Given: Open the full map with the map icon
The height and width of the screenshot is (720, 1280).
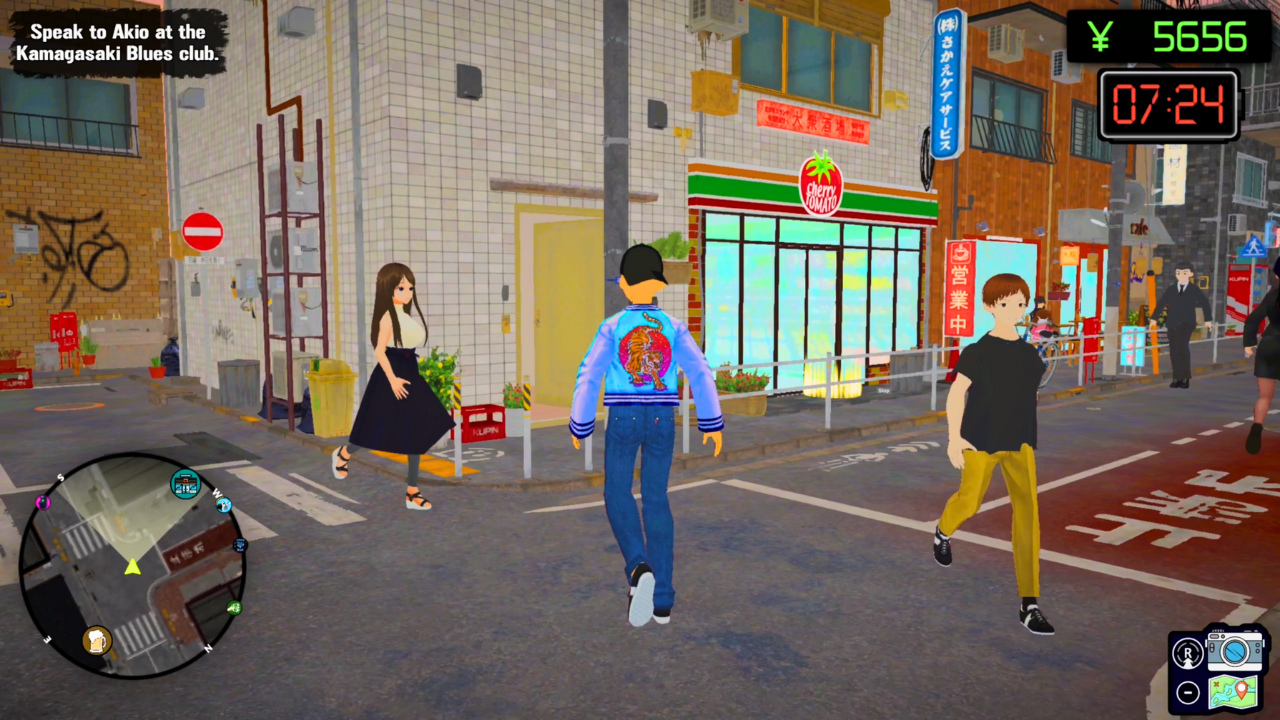Looking at the screenshot, I should pyautogui.click(x=1234, y=692).
